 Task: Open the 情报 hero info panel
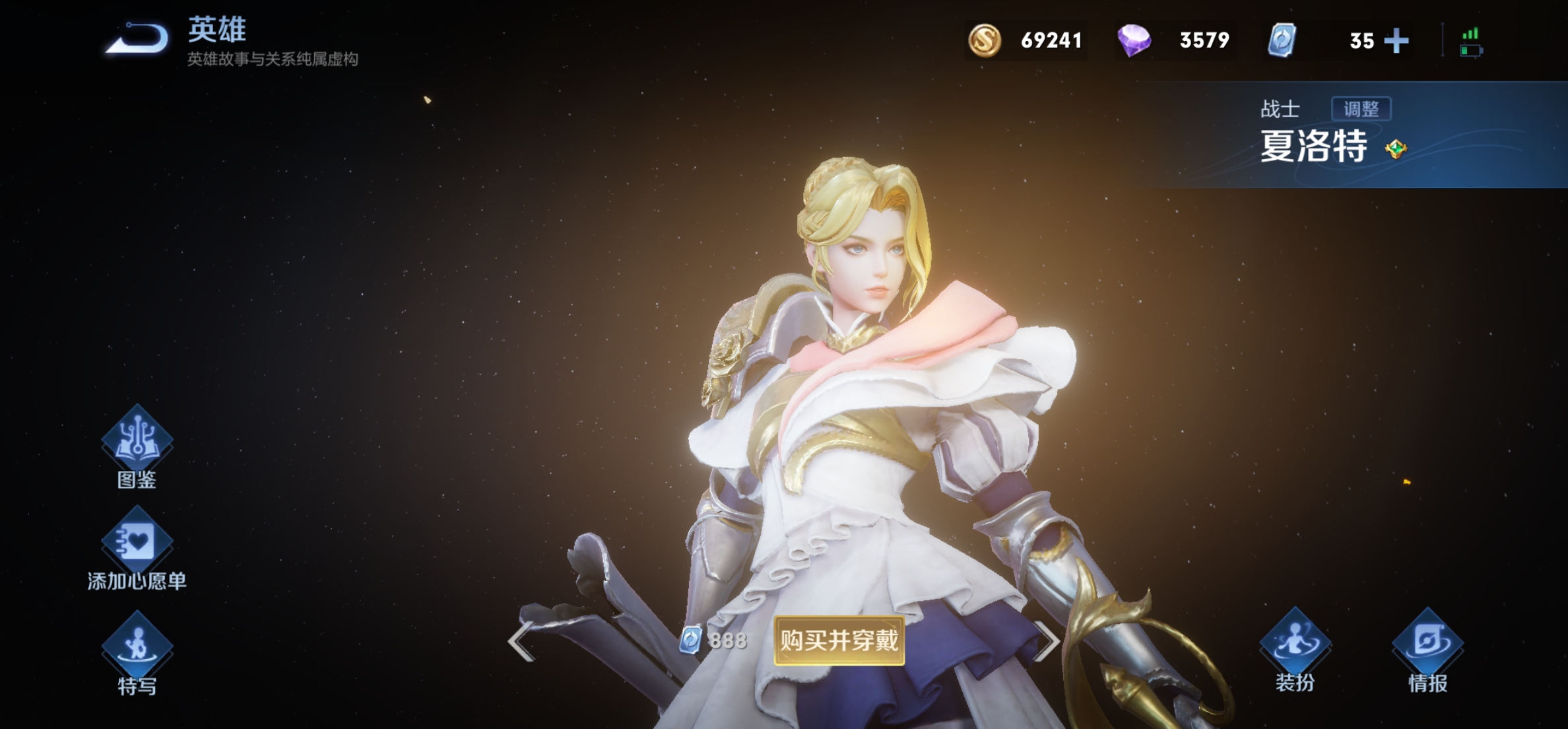(x=1427, y=642)
